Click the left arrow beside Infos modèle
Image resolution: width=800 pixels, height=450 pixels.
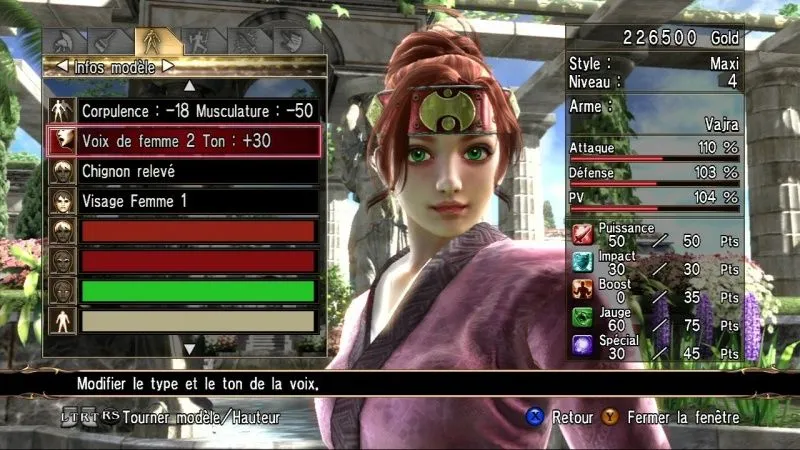tap(62, 67)
